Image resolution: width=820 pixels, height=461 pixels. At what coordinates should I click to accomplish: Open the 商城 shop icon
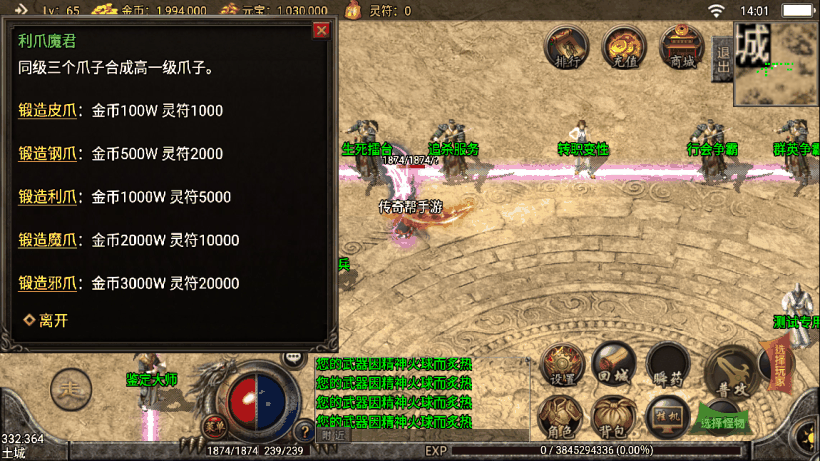pyautogui.click(x=682, y=48)
